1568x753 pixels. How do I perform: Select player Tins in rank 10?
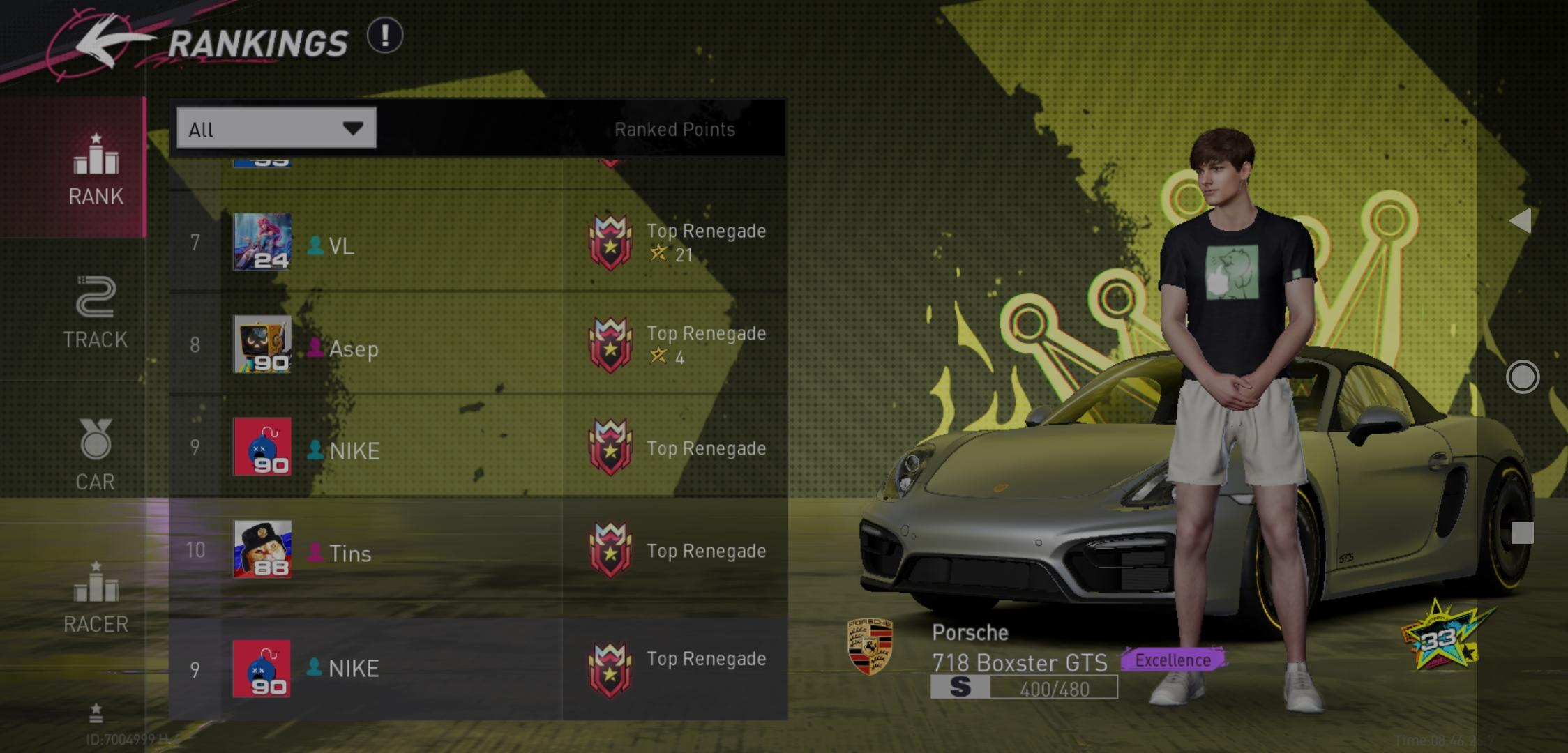(x=349, y=553)
